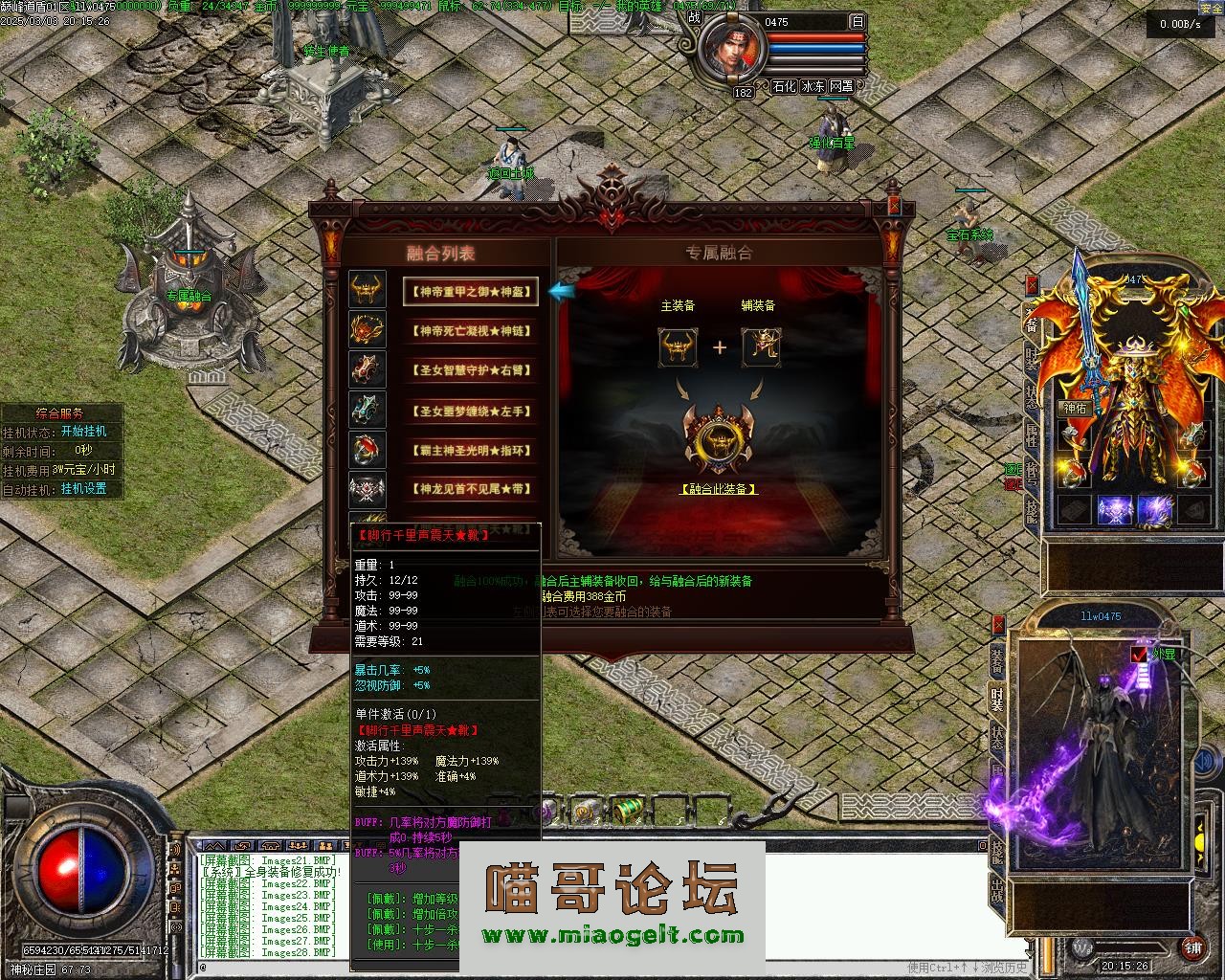Close the exclusive fusion window
The height and width of the screenshot is (980, 1225).
[894, 206]
